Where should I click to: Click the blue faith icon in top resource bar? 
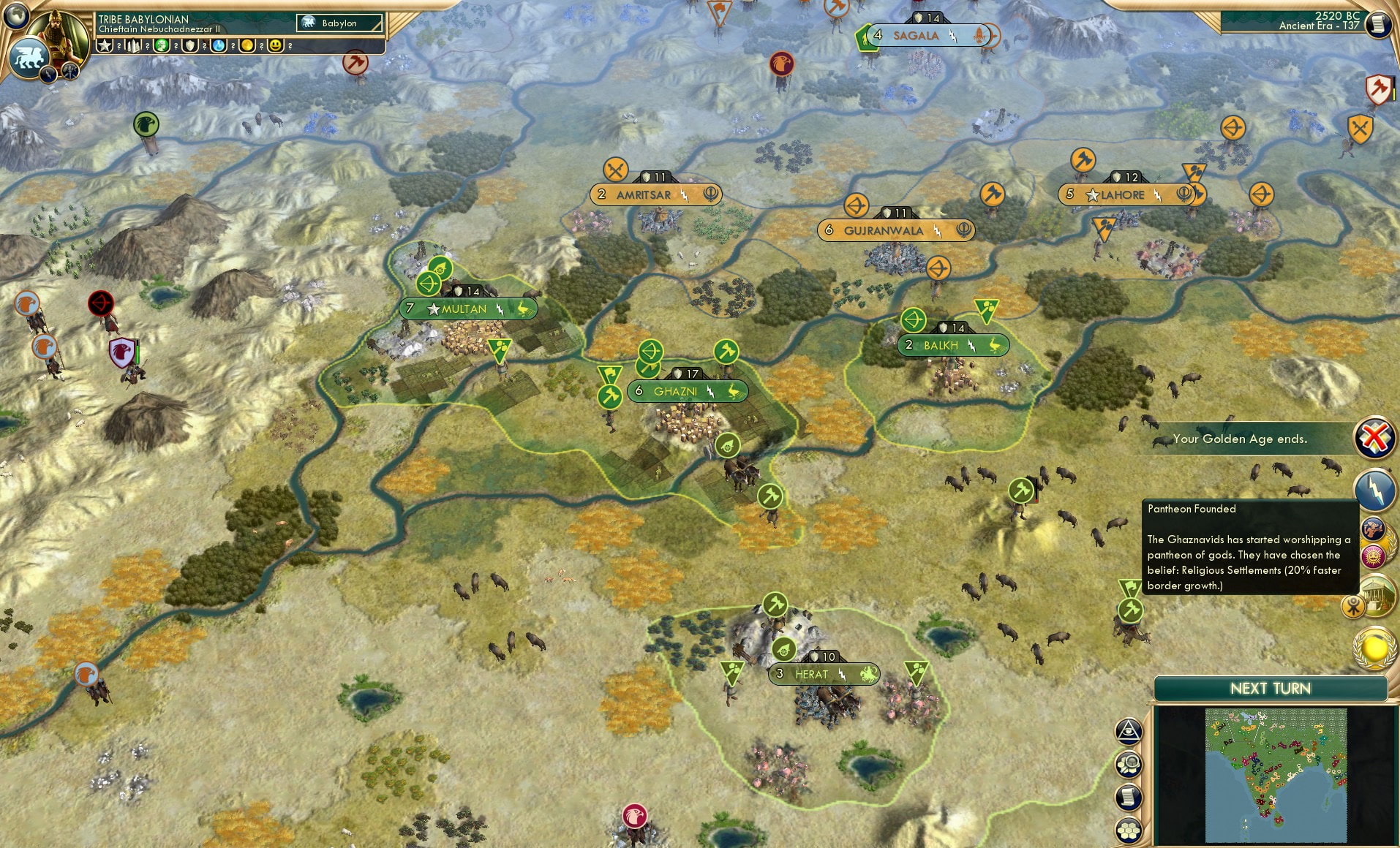point(219,46)
